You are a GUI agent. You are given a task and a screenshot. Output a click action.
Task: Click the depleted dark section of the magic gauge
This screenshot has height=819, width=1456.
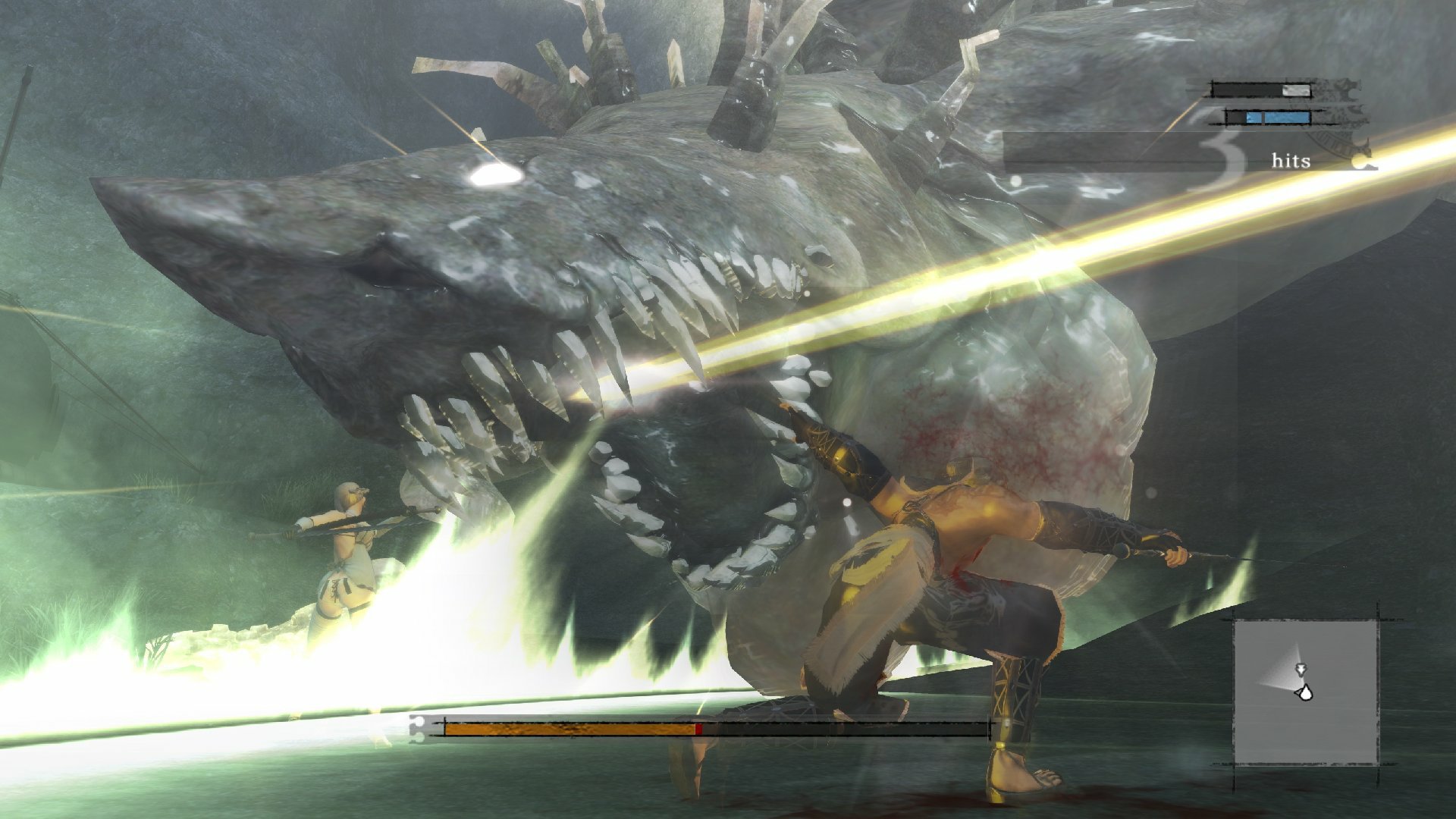(1236, 118)
